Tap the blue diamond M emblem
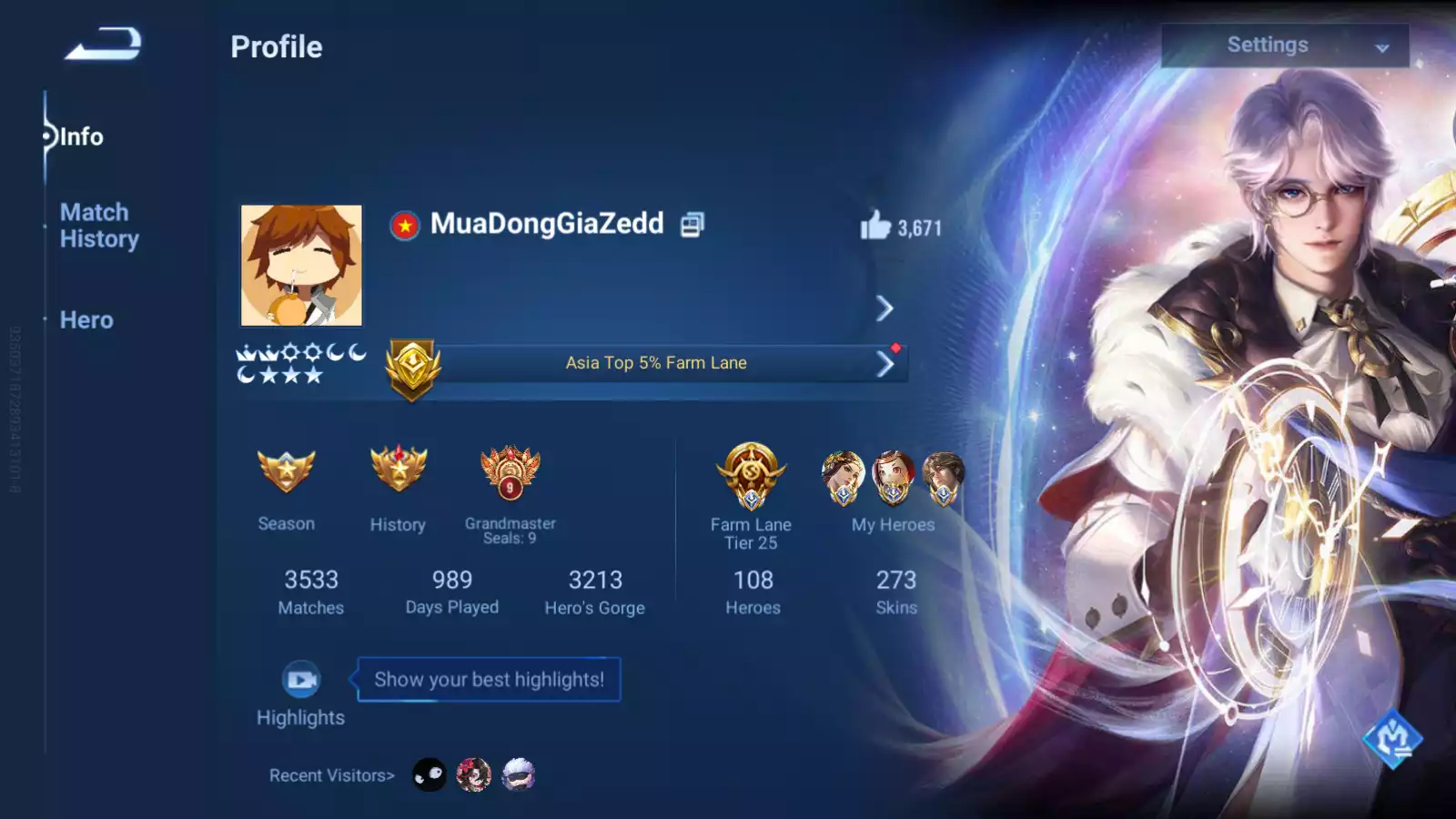1456x819 pixels. click(x=1391, y=738)
